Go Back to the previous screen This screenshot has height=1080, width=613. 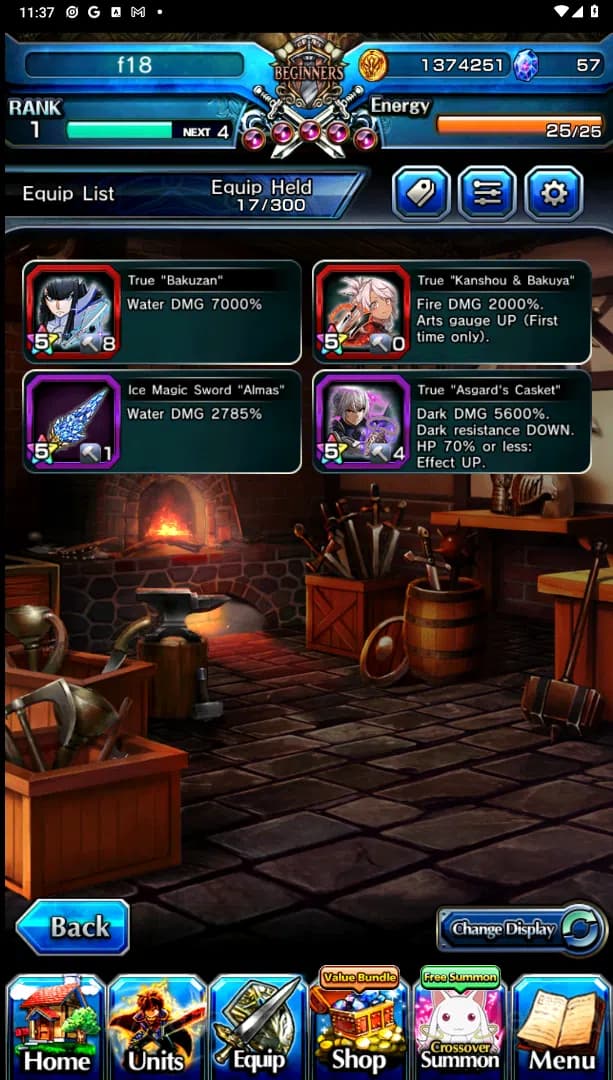[73, 927]
